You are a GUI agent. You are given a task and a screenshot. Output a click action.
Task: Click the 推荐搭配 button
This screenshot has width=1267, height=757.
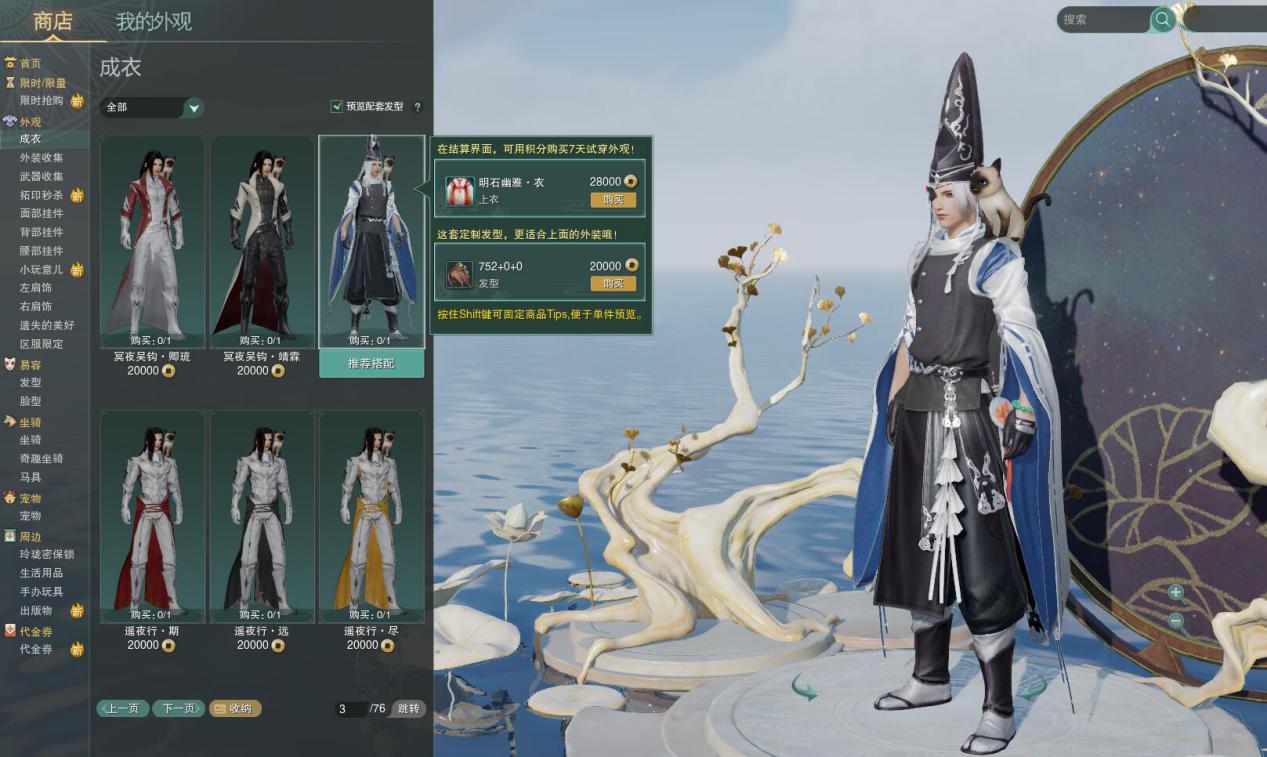[371, 364]
